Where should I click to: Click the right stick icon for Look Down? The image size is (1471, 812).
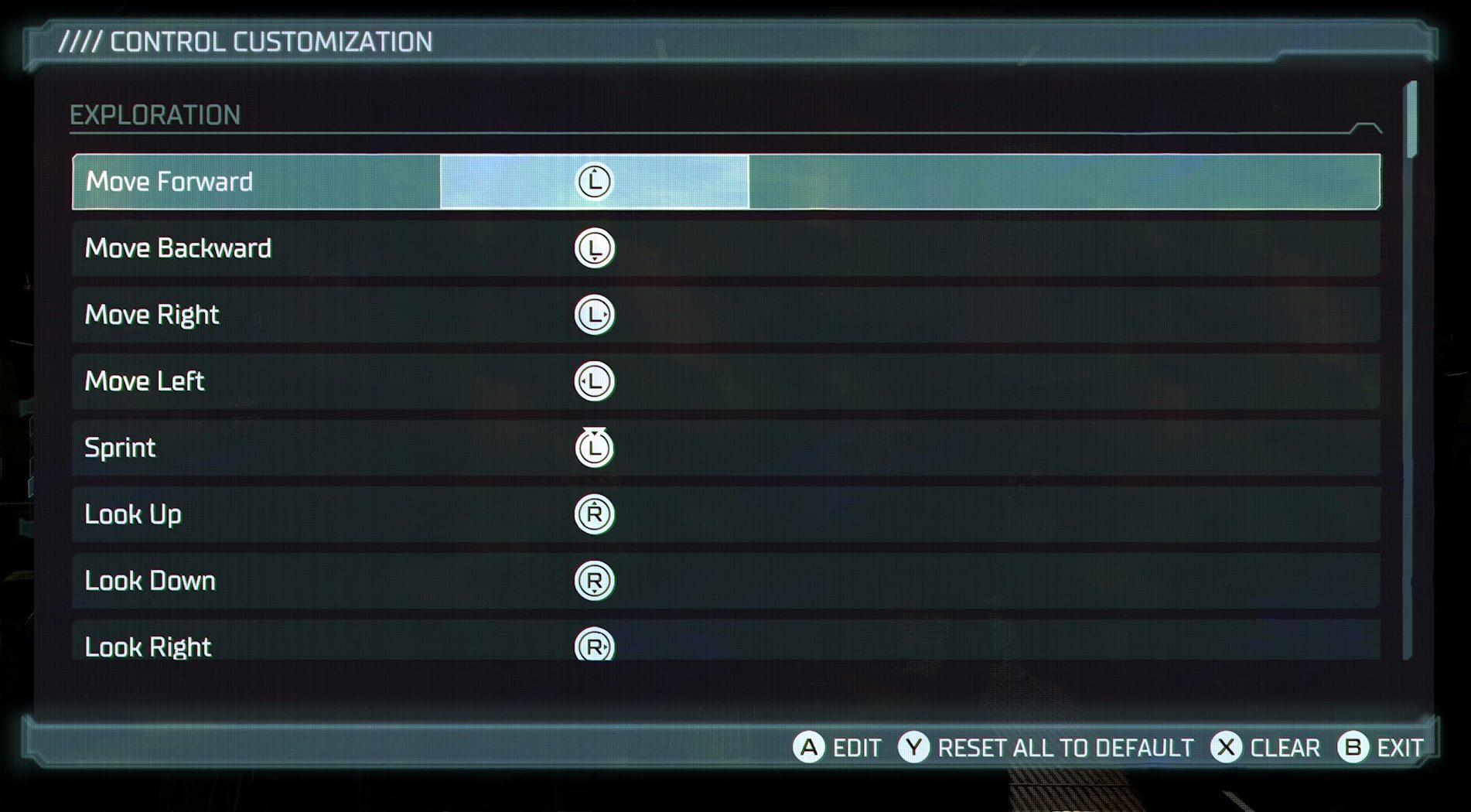click(593, 580)
